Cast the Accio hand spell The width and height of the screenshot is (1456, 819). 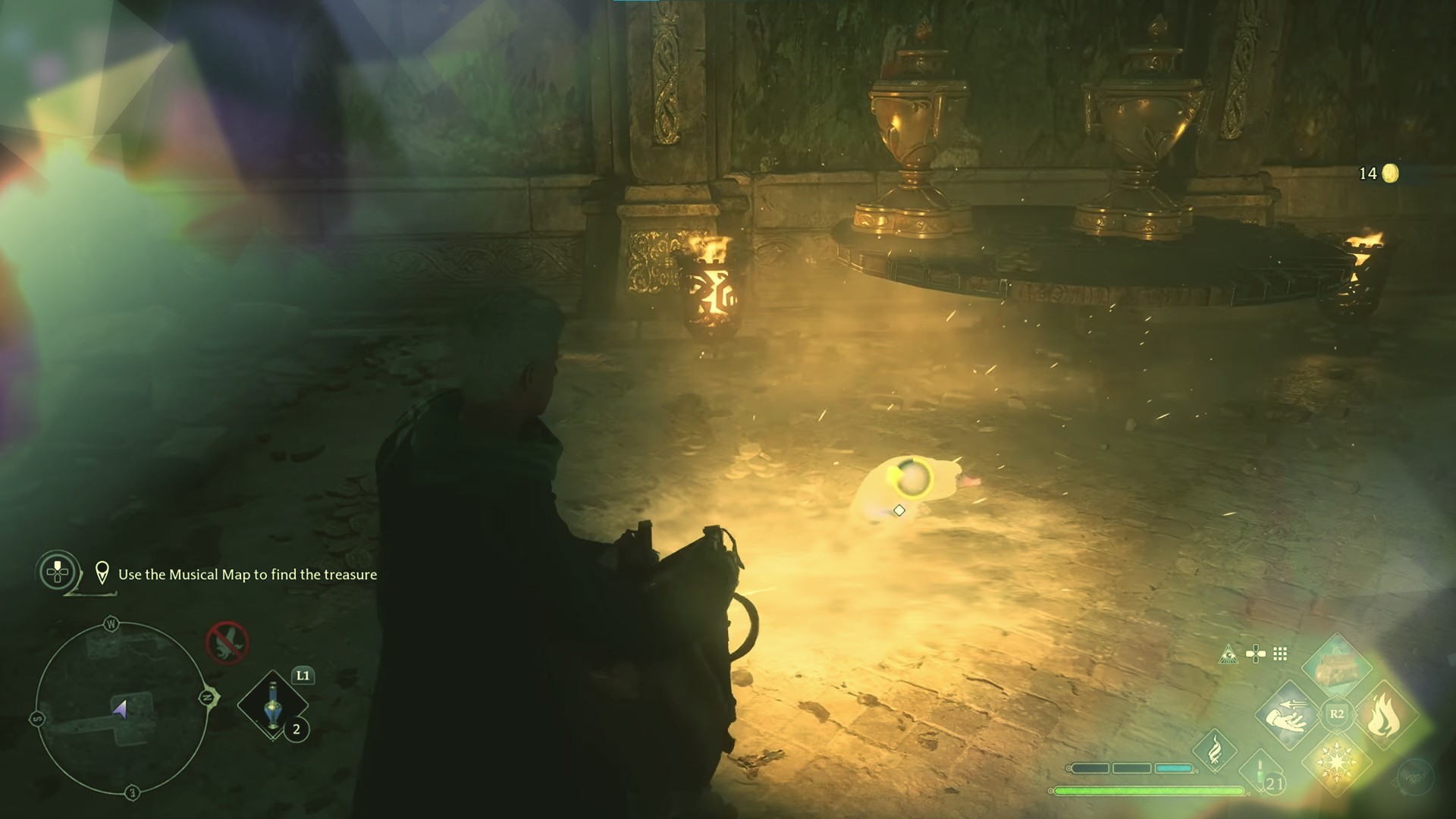click(1288, 715)
